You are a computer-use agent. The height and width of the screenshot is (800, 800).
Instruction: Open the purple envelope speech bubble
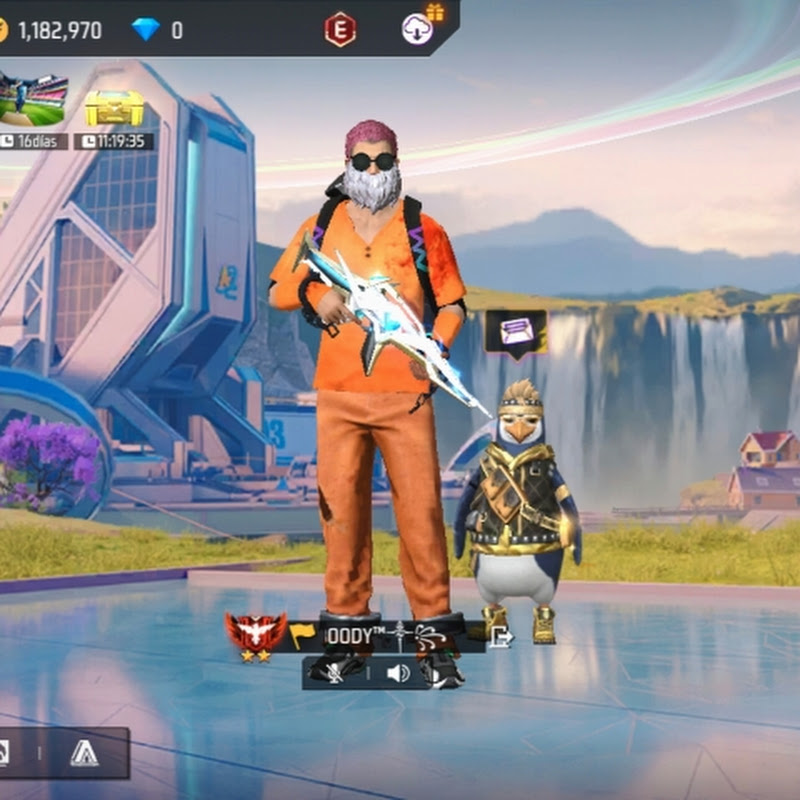click(x=516, y=331)
